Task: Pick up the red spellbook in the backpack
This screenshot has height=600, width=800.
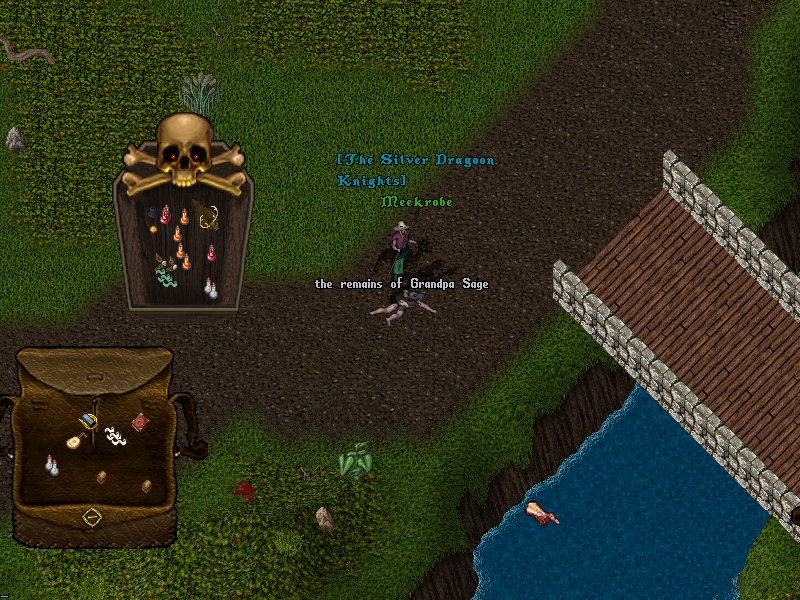Action: [x=140, y=422]
